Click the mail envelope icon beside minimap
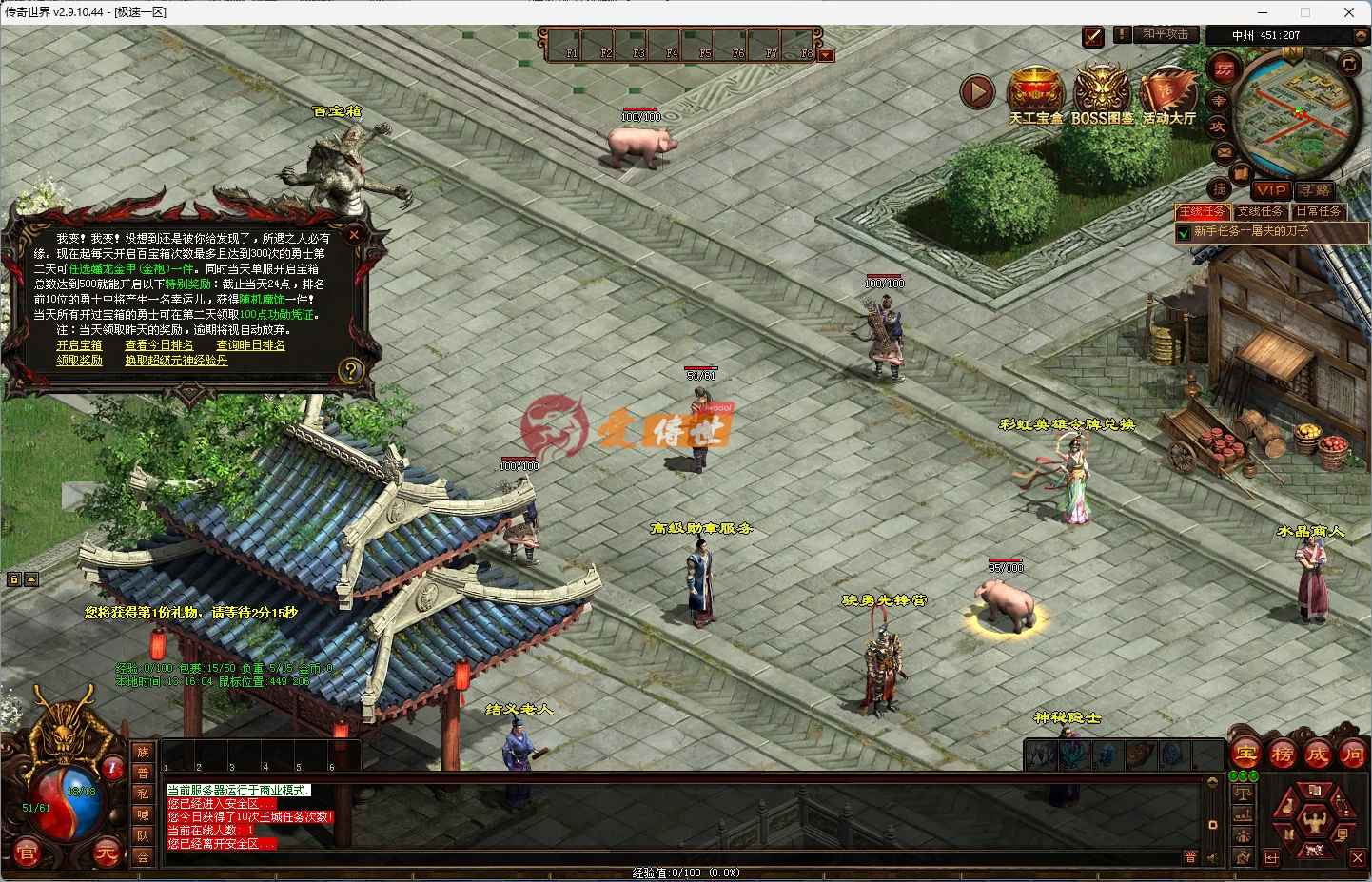The width and height of the screenshot is (1372, 882). (x=1225, y=152)
